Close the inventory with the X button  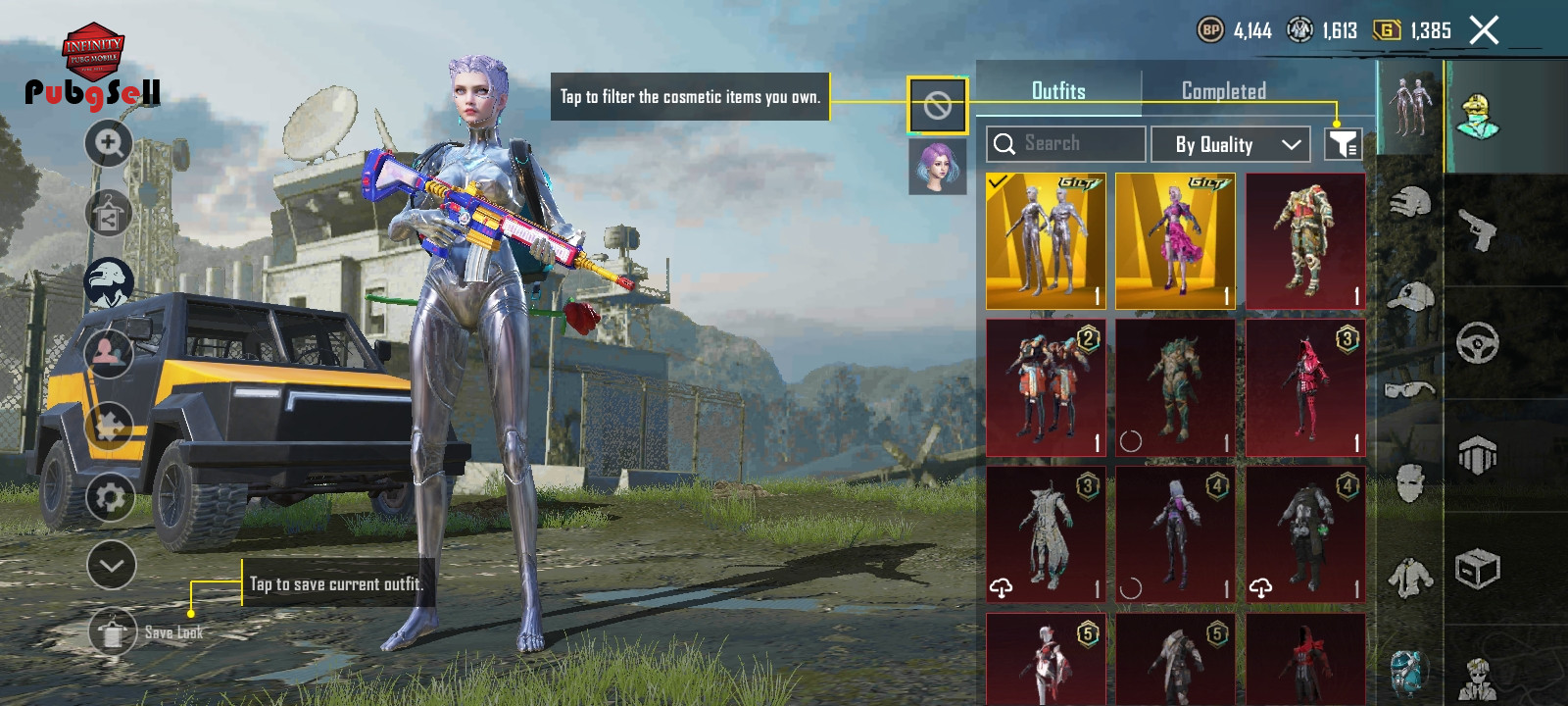point(1484,30)
